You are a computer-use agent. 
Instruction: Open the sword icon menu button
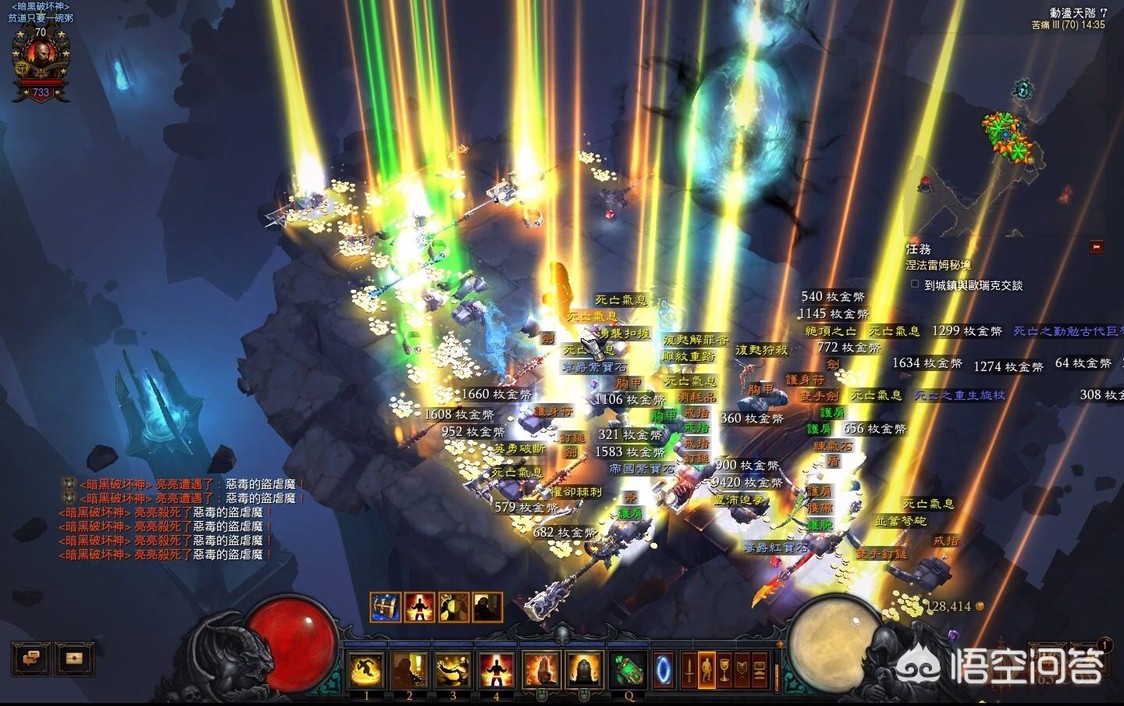(x=690, y=669)
